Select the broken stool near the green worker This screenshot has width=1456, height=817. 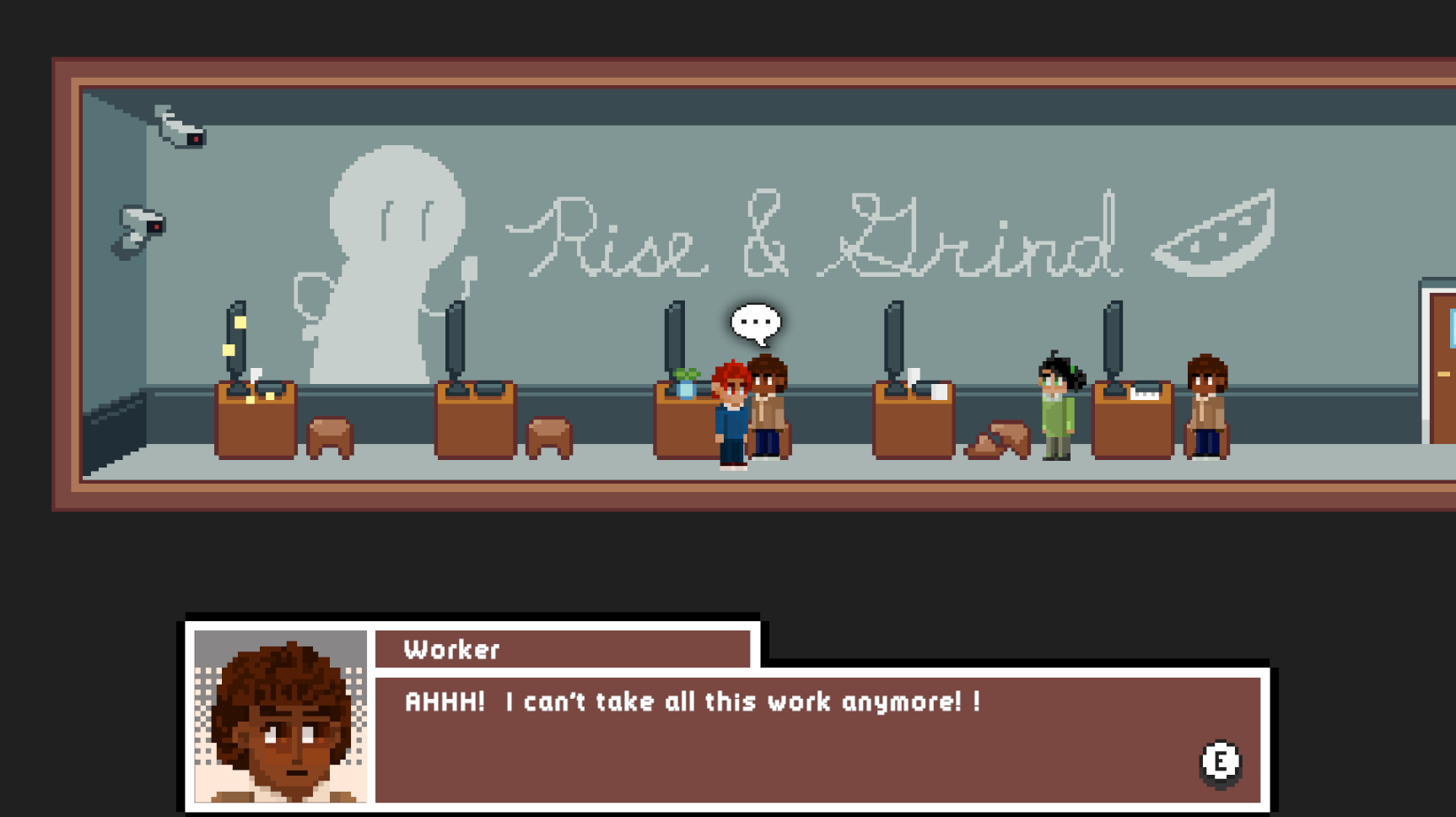1000,439
